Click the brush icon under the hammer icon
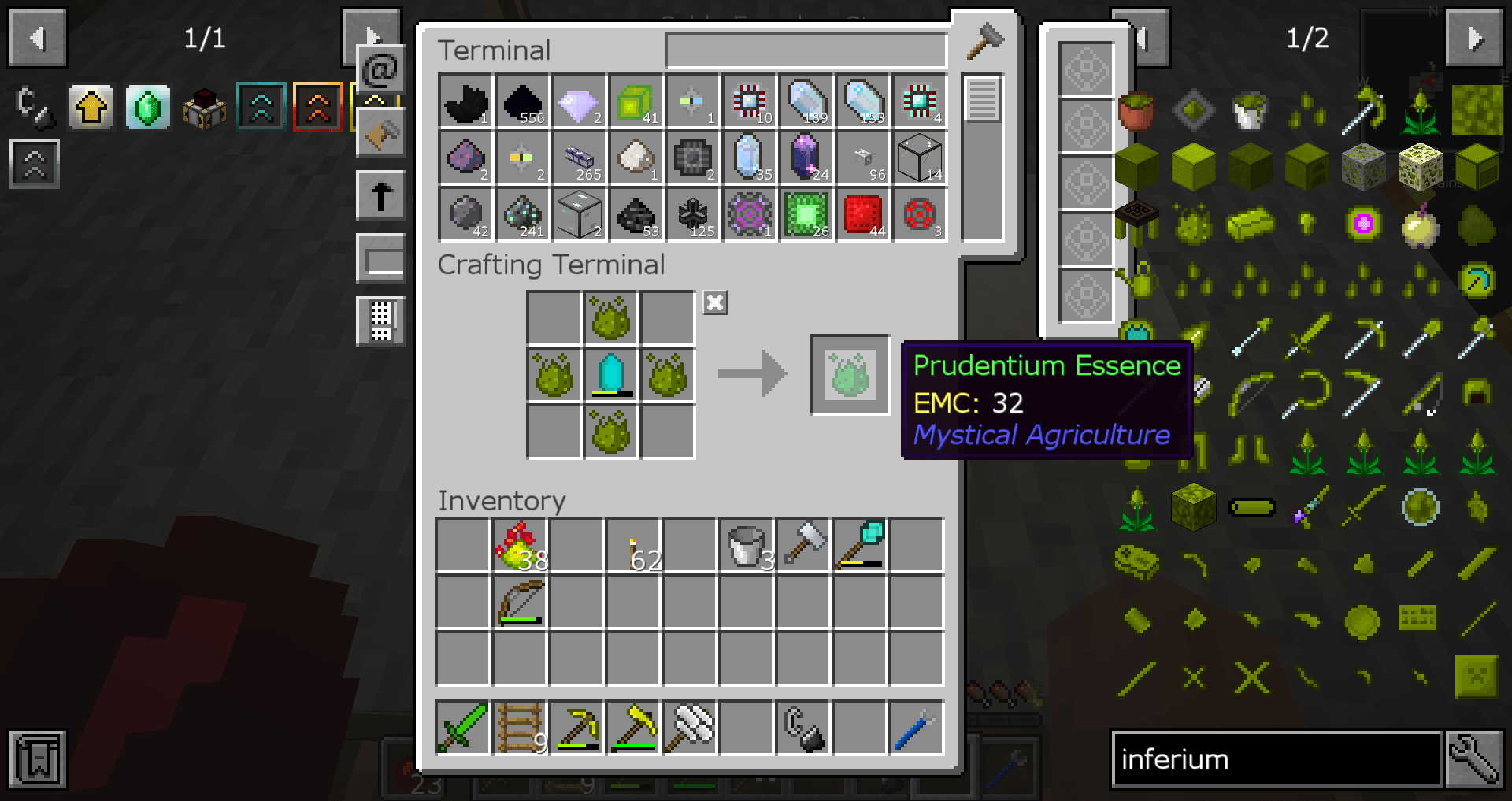Viewport: 1512px width, 801px height. pos(380,132)
